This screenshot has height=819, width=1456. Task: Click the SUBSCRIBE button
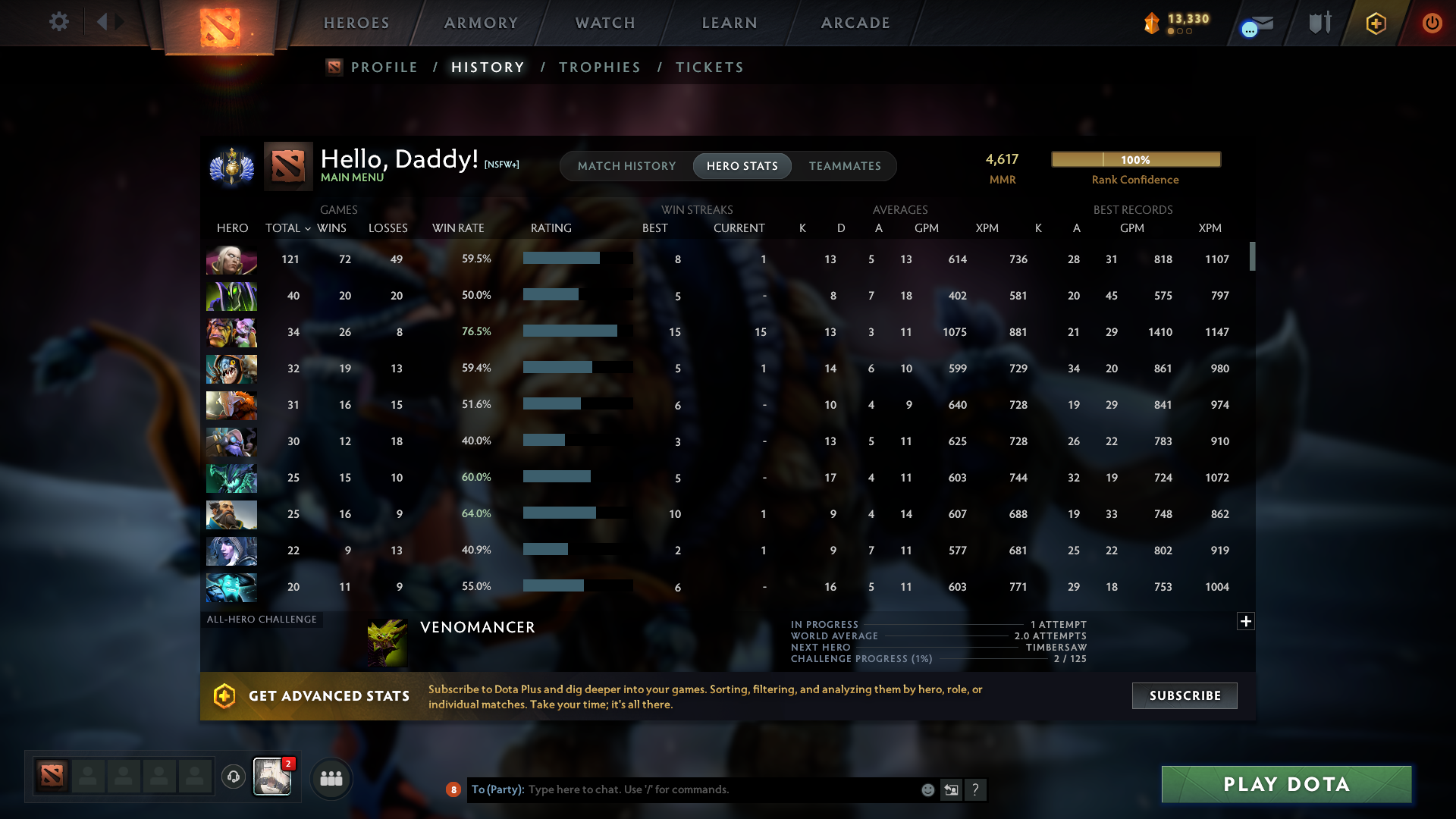[1184, 695]
